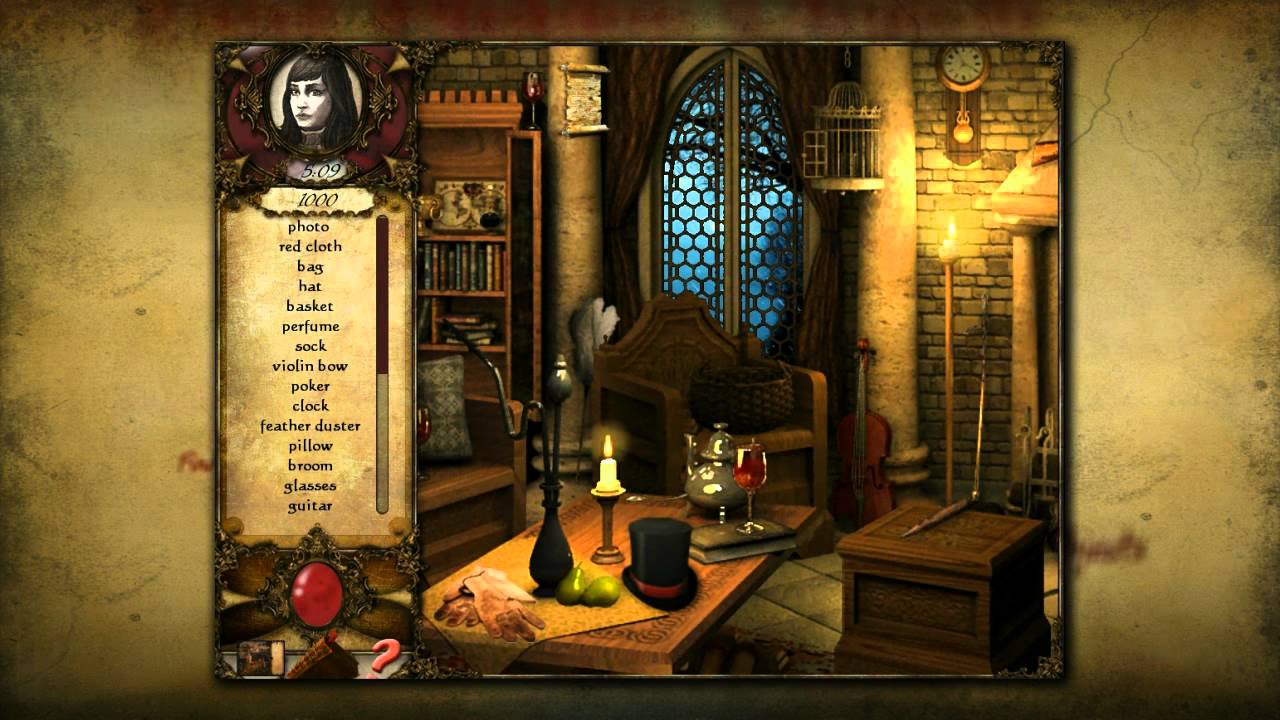The width and height of the screenshot is (1280, 720).
Task: Click 'basket' in the object list
Action: (x=310, y=306)
